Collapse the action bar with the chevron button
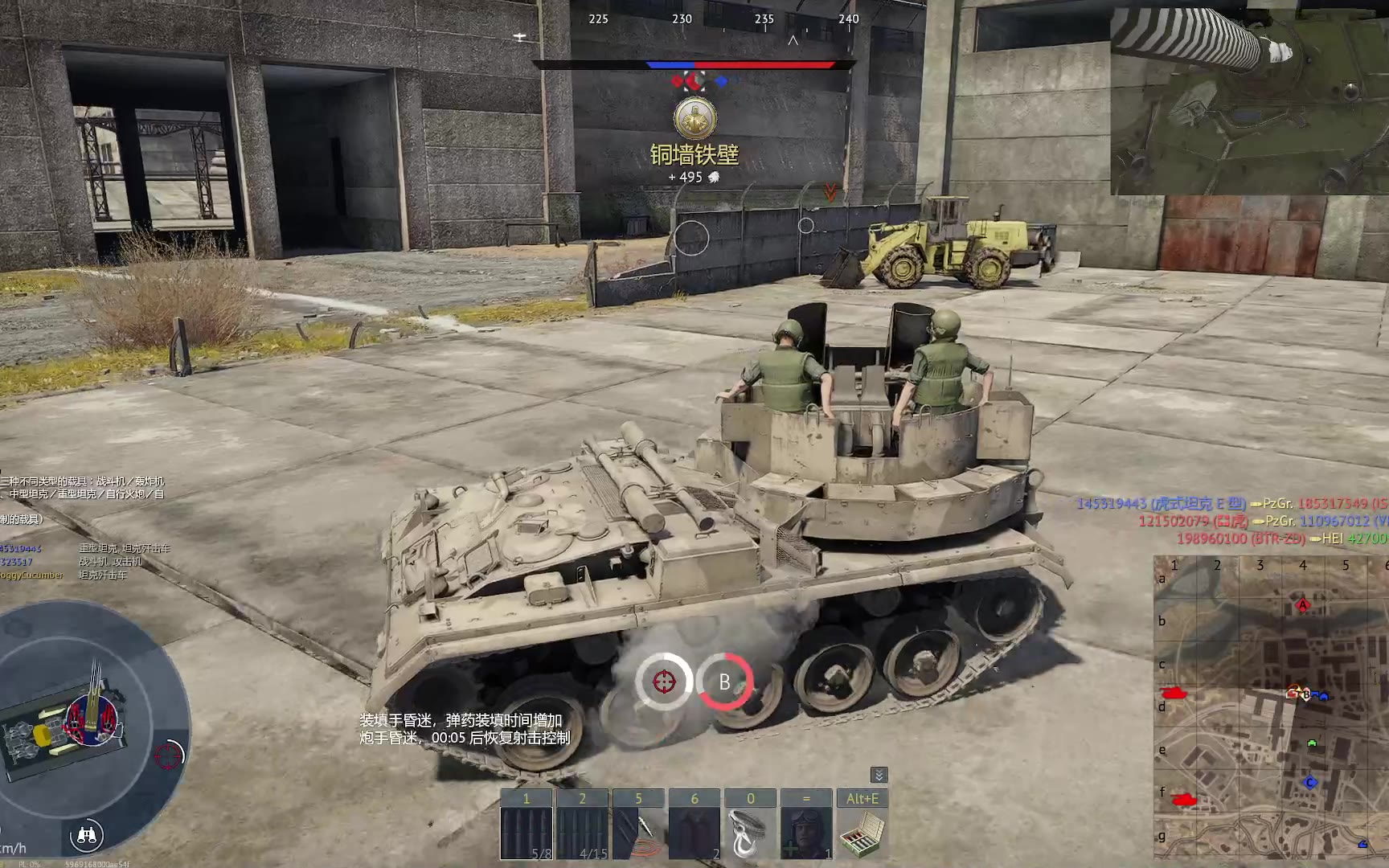 point(879,775)
